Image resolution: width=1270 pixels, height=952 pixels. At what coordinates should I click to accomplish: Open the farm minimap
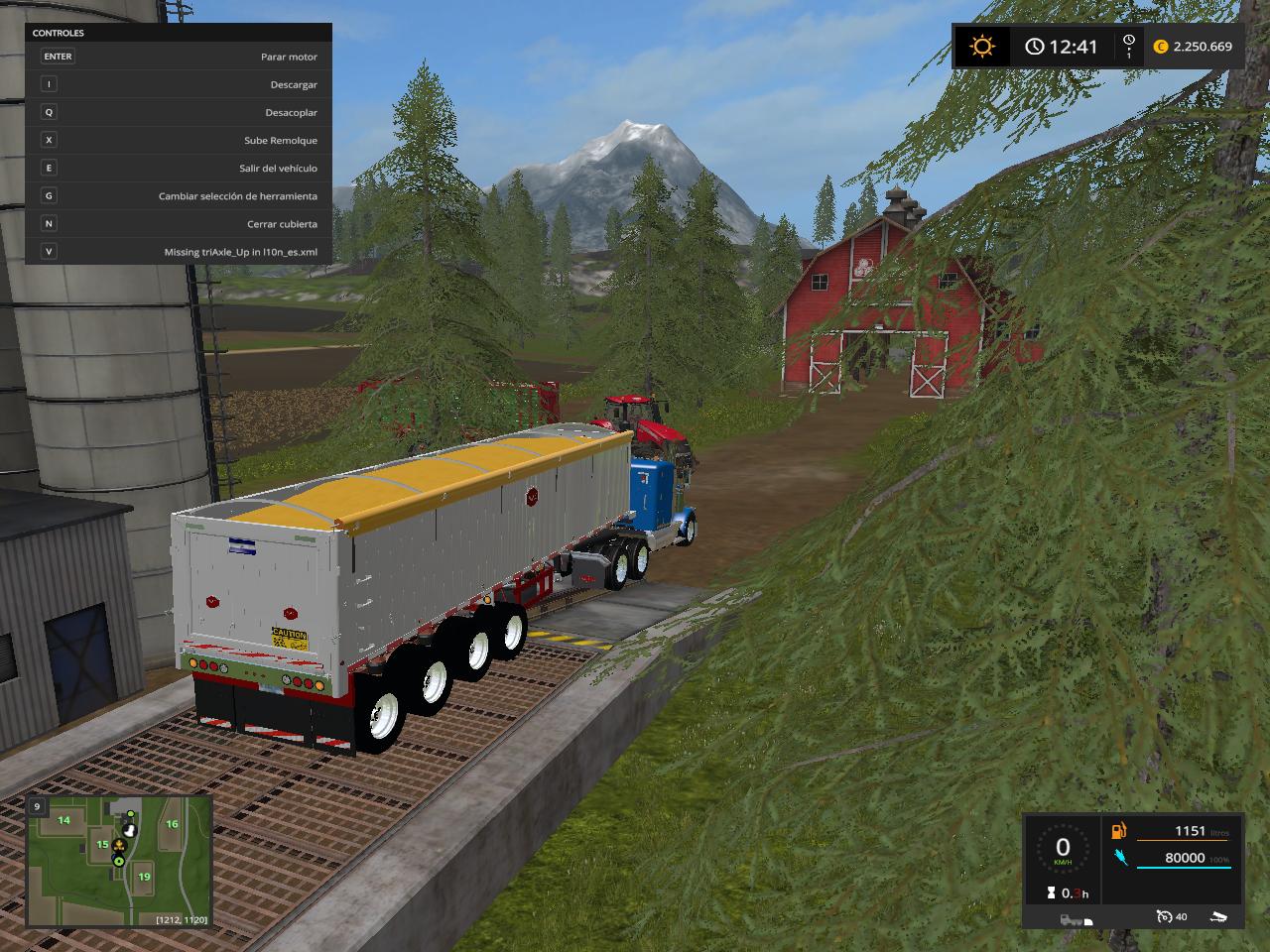pyautogui.click(x=119, y=861)
